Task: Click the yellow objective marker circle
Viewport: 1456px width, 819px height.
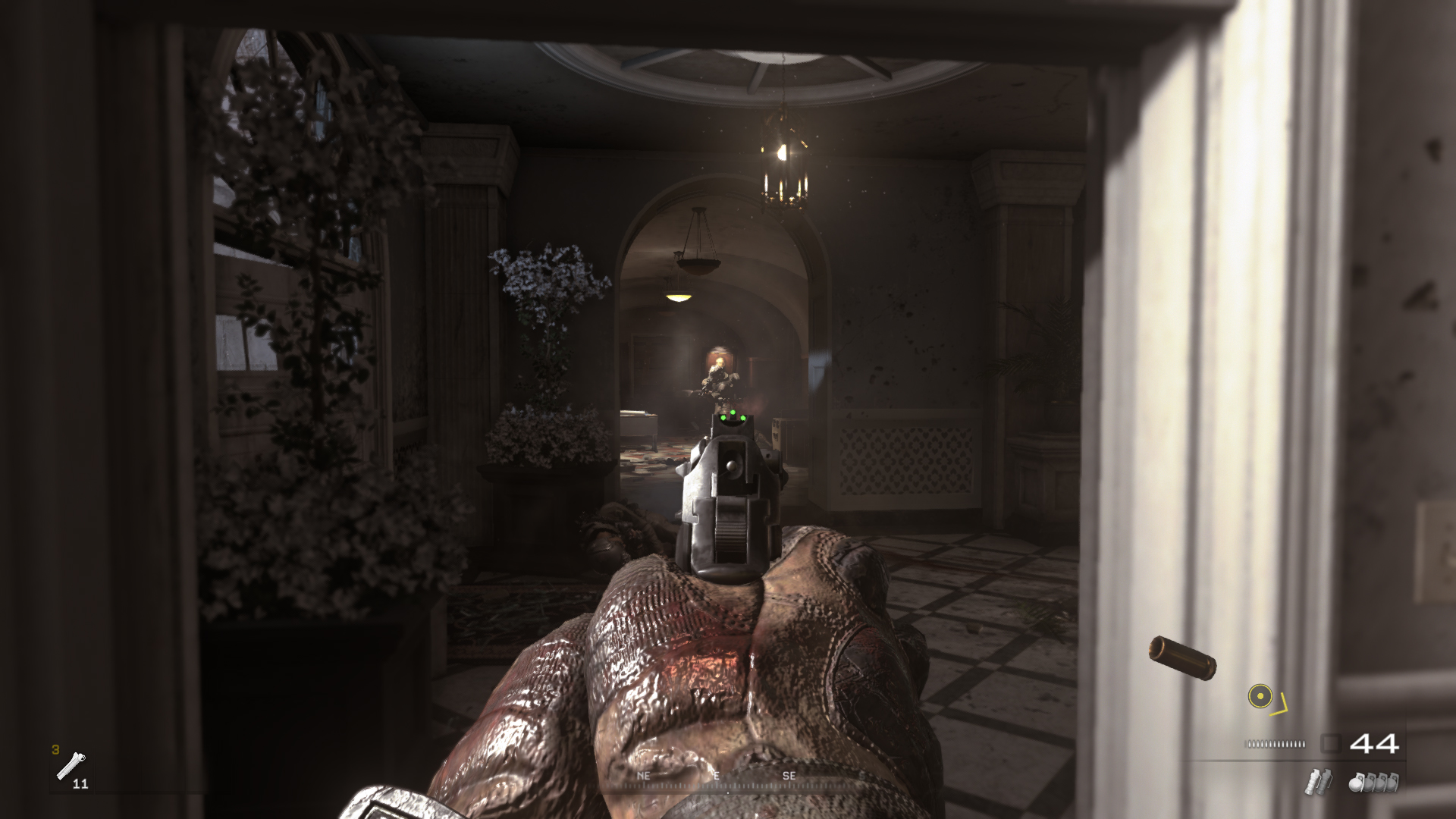Action: coord(1260,696)
